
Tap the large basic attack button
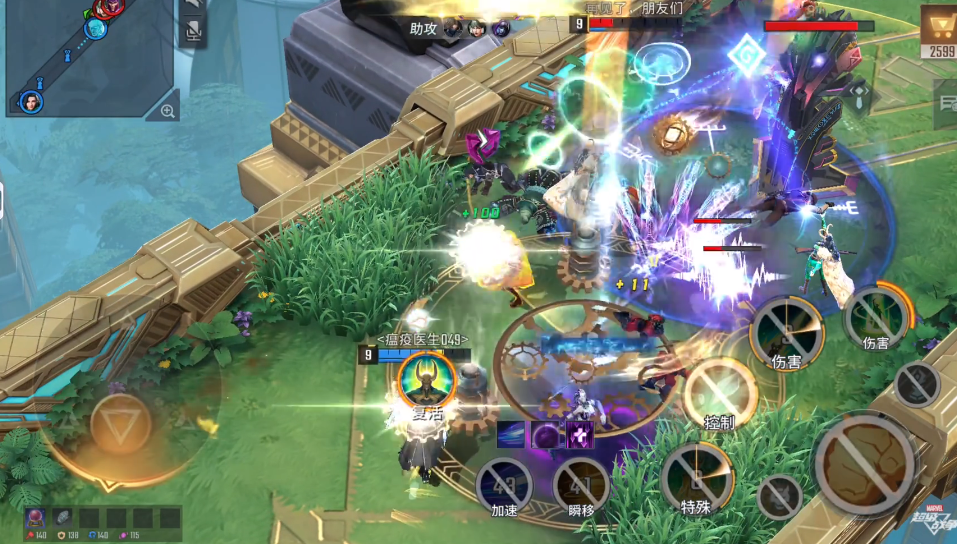click(x=863, y=463)
